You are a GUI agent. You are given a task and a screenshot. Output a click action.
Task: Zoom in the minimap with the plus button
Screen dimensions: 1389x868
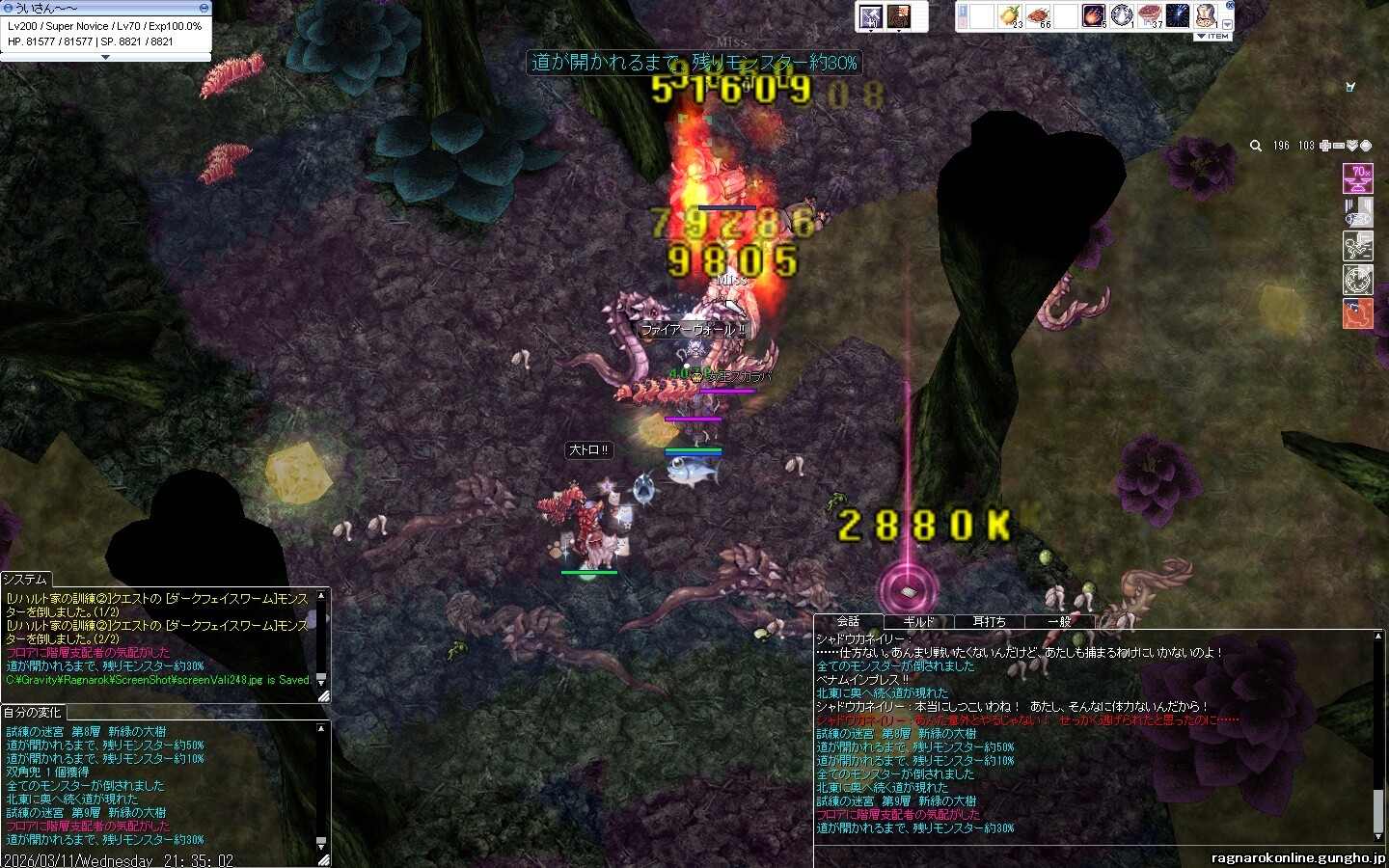pyautogui.click(x=1325, y=146)
